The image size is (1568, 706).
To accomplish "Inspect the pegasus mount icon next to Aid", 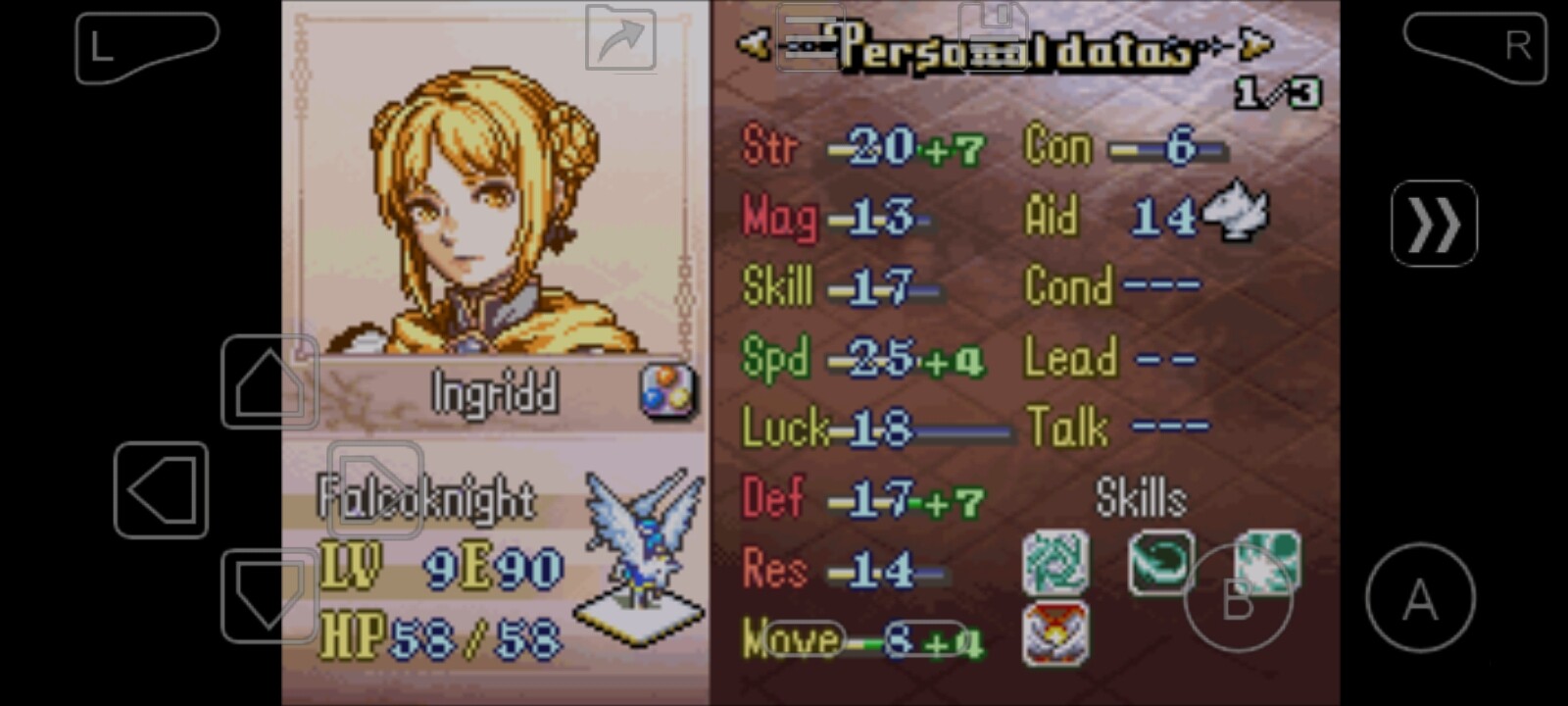I will click(x=1236, y=211).
